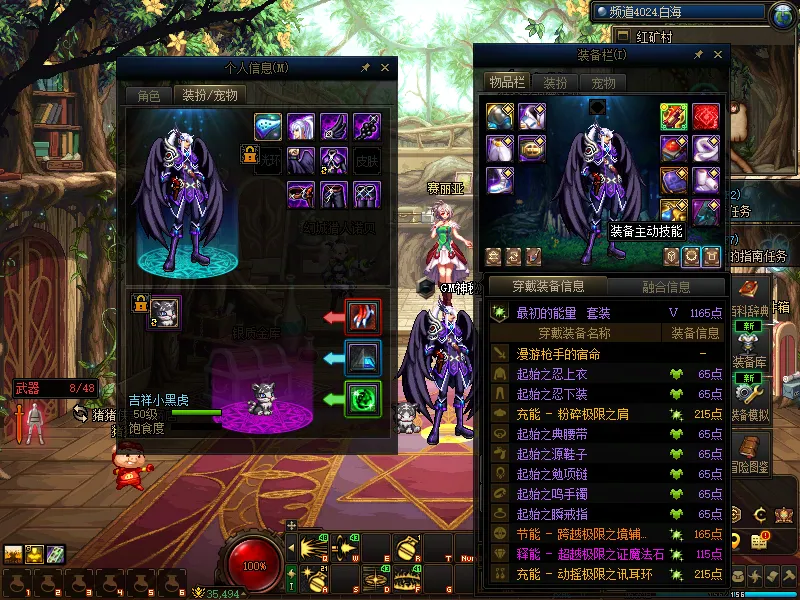
Task: Select the black tiger pet slot
Action: (x=165, y=312)
